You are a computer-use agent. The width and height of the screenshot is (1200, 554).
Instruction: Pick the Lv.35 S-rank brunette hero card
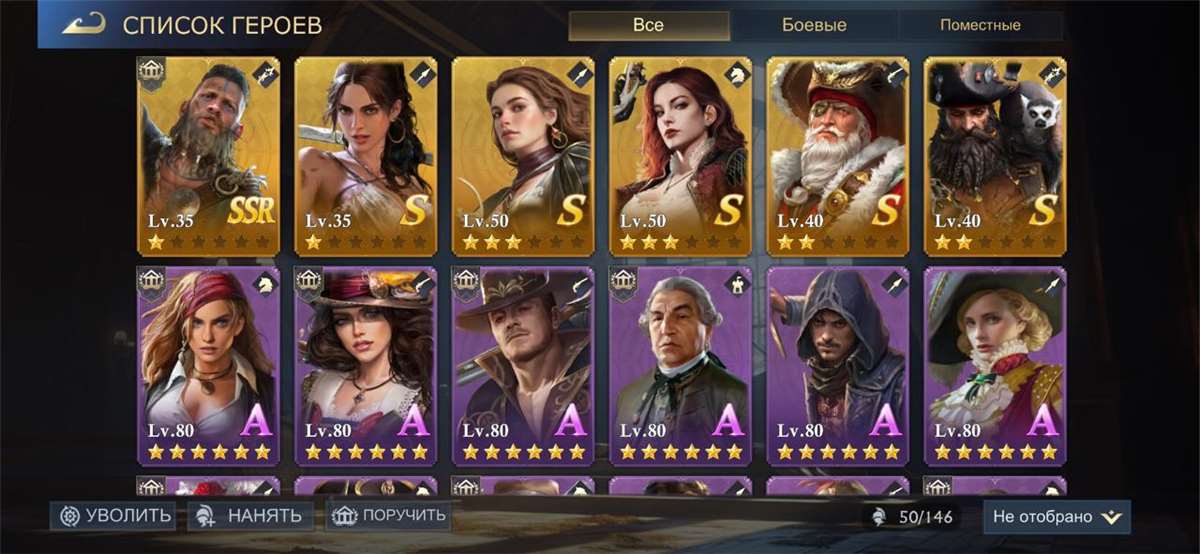tap(365, 155)
